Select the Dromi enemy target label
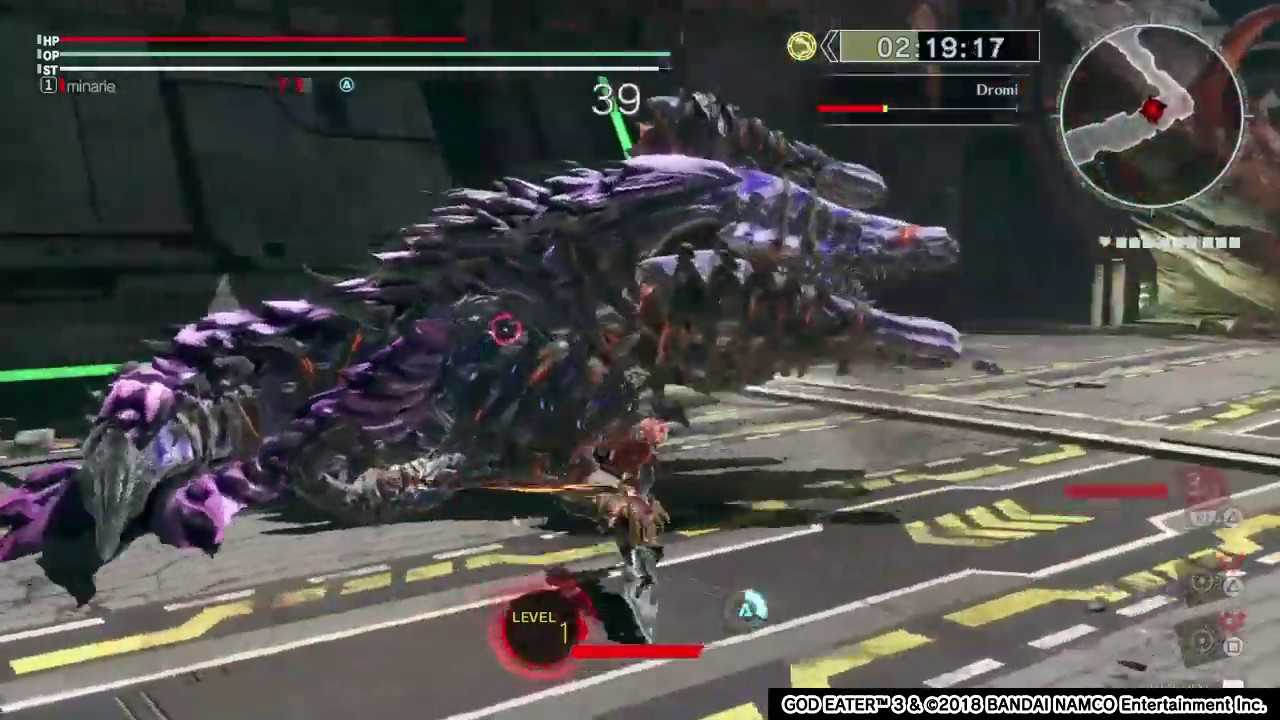1280x720 pixels. click(996, 90)
